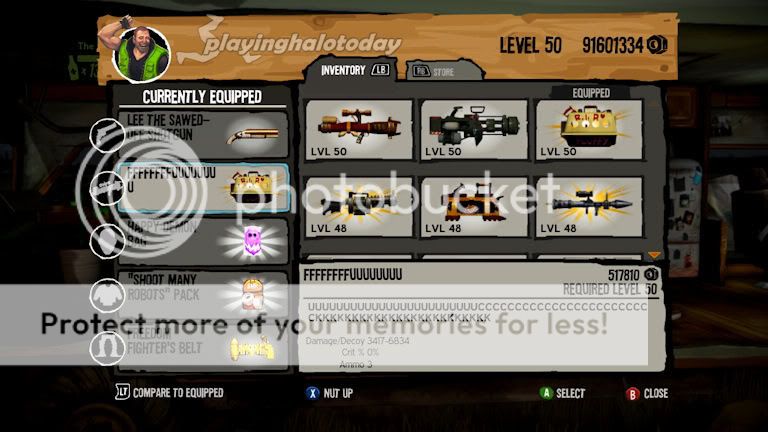Pick the level 50 brown scoped launcher
Image resolution: width=768 pixels, height=432 pixels.
coord(359,129)
